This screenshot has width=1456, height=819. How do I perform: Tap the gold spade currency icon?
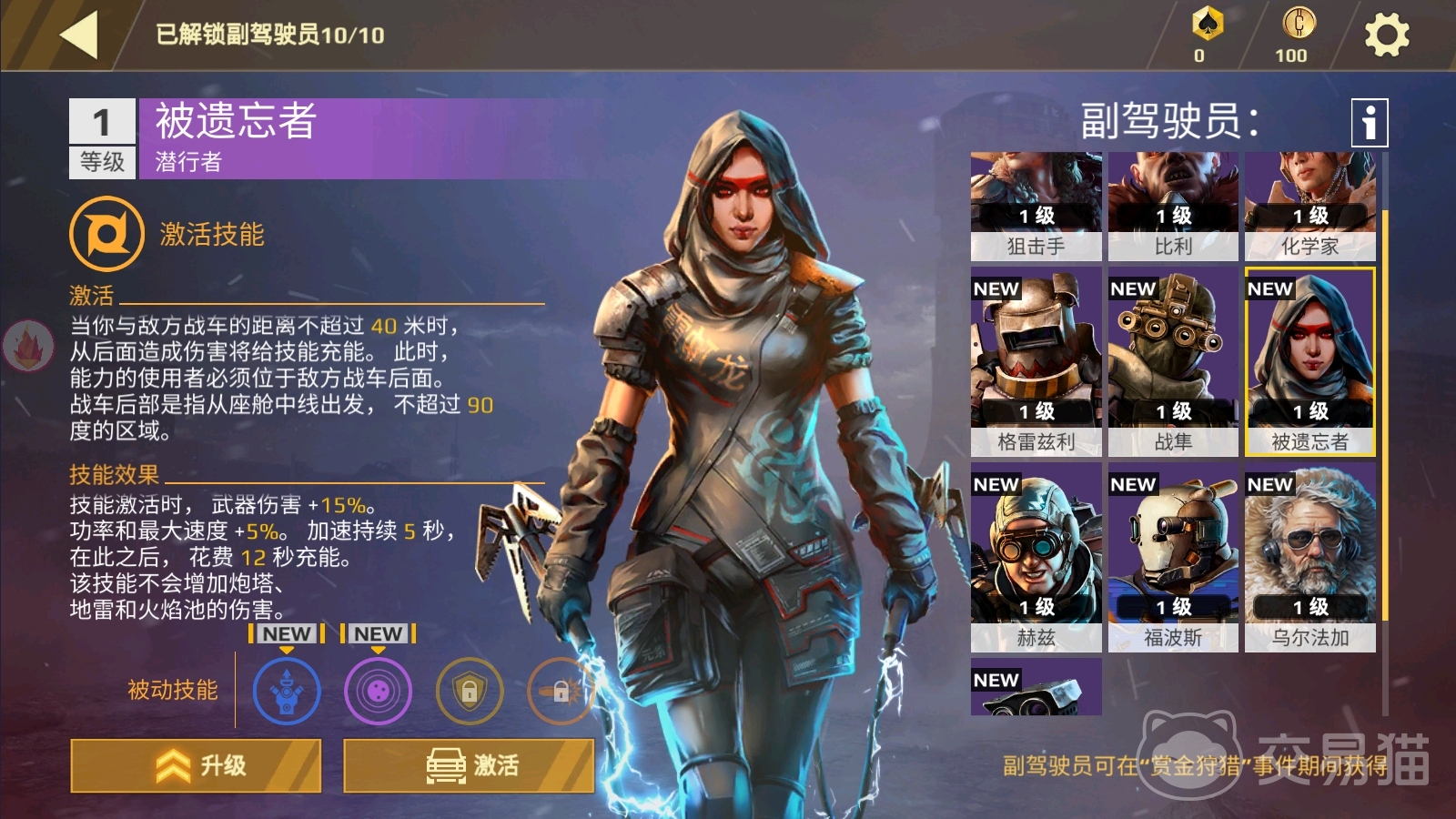click(1207, 24)
